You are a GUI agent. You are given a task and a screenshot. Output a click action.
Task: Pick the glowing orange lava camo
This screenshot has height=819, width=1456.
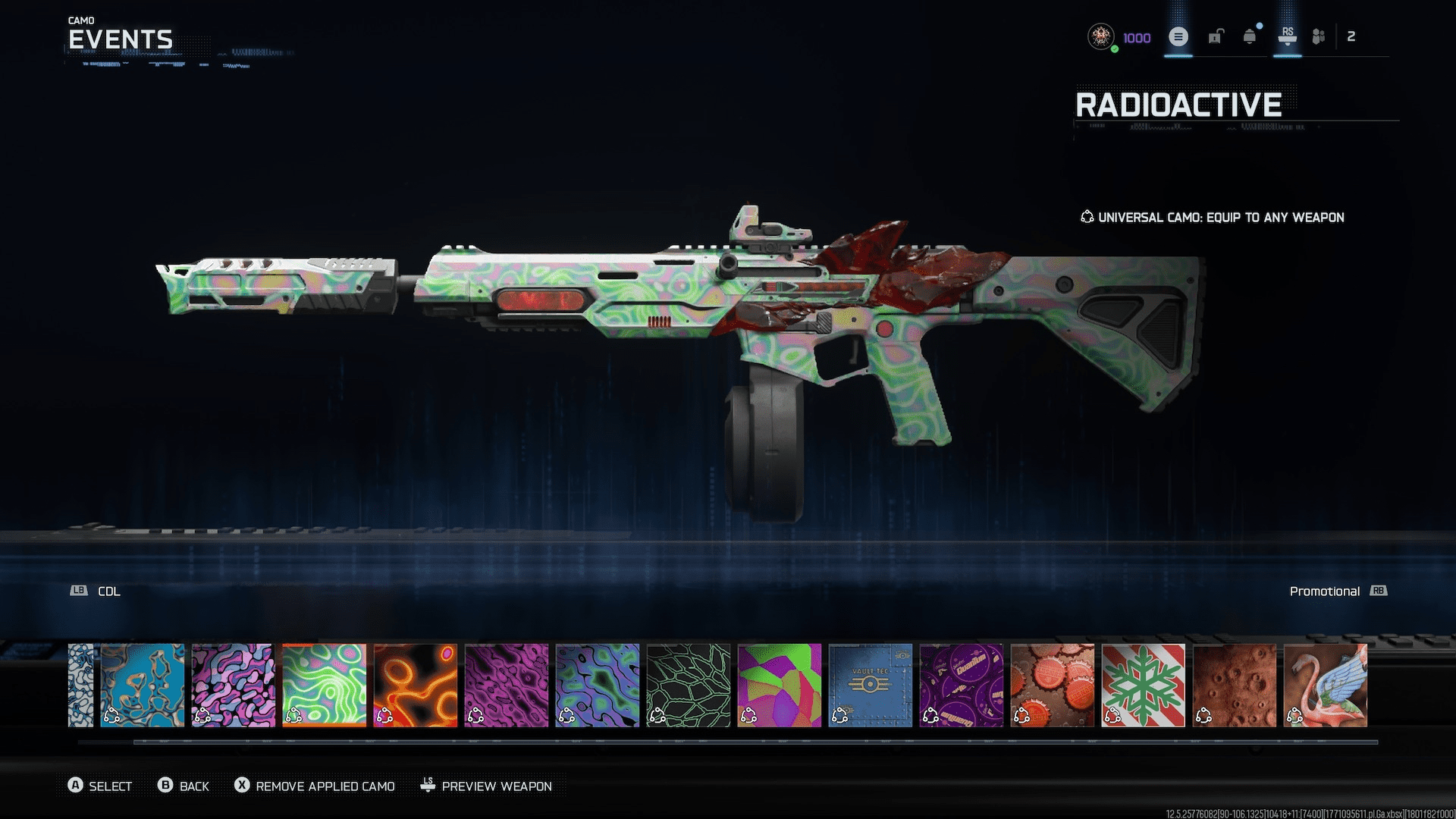click(415, 685)
